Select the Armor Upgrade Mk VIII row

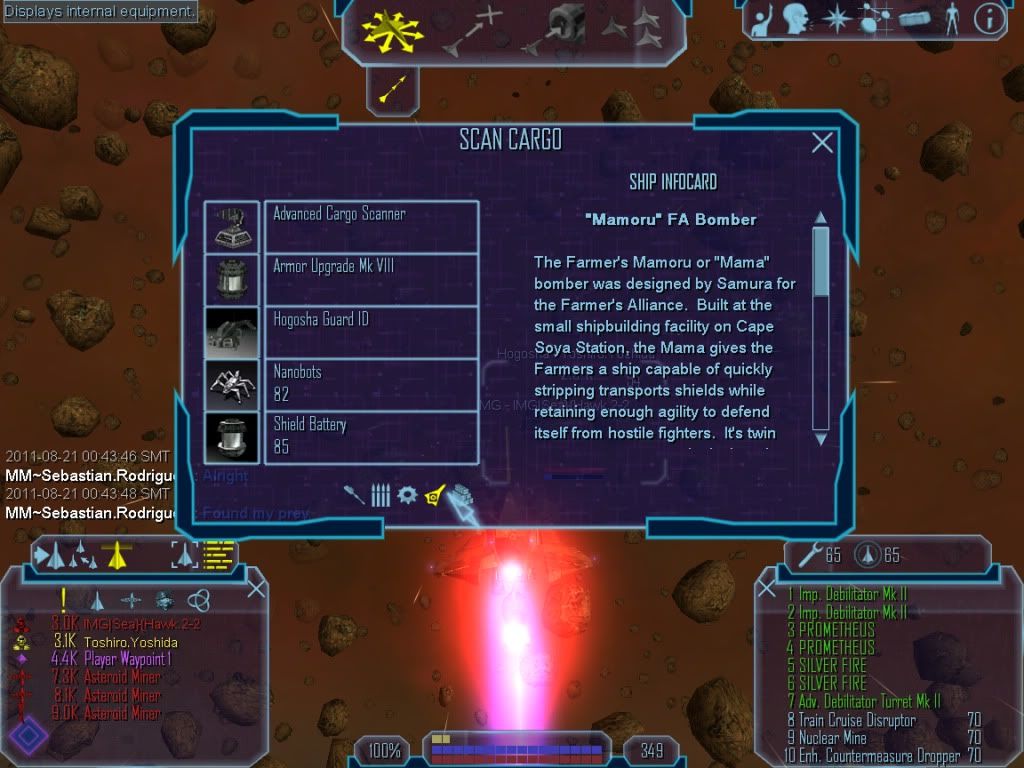(x=370, y=279)
